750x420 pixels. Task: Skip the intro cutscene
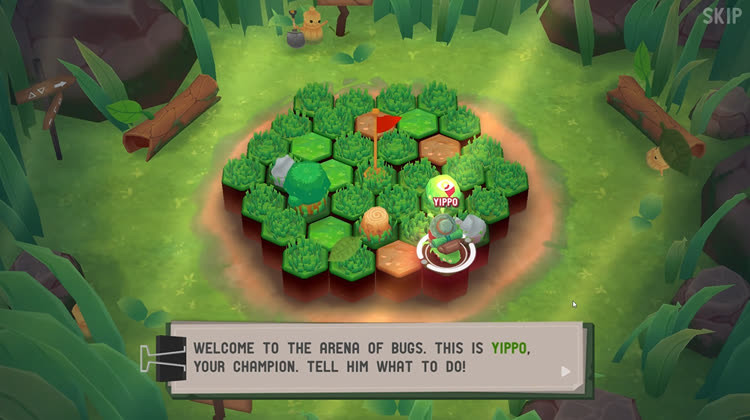(x=722, y=15)
